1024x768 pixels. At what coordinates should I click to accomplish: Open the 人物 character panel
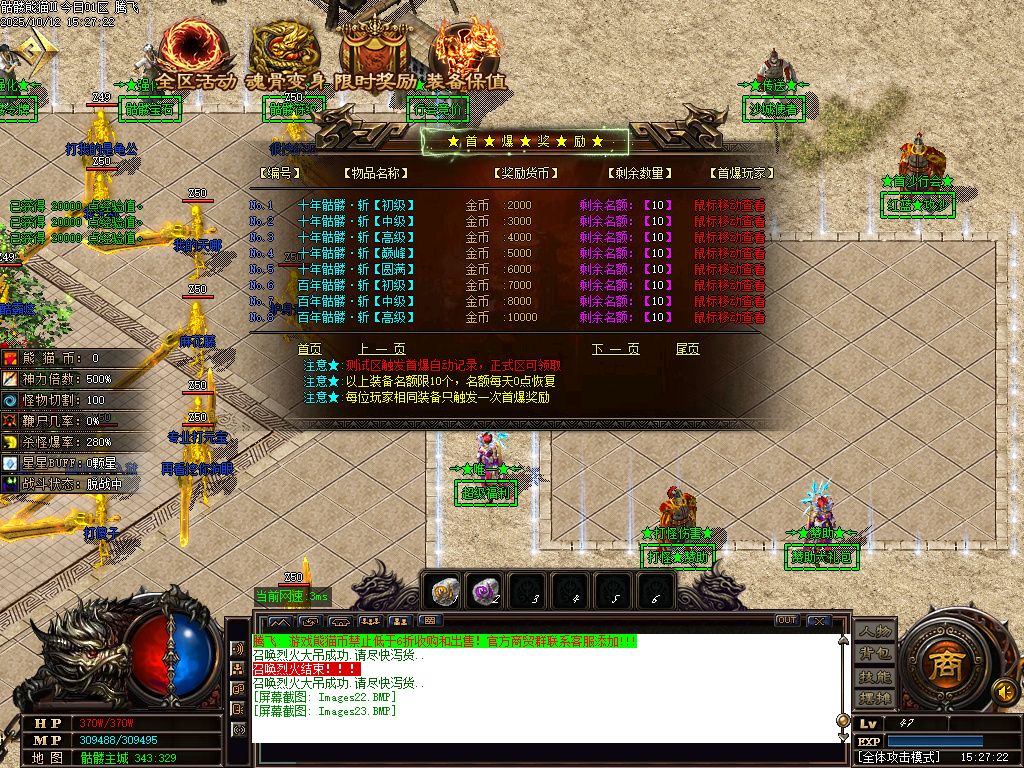pyautogui.click(x=873, y=632)
